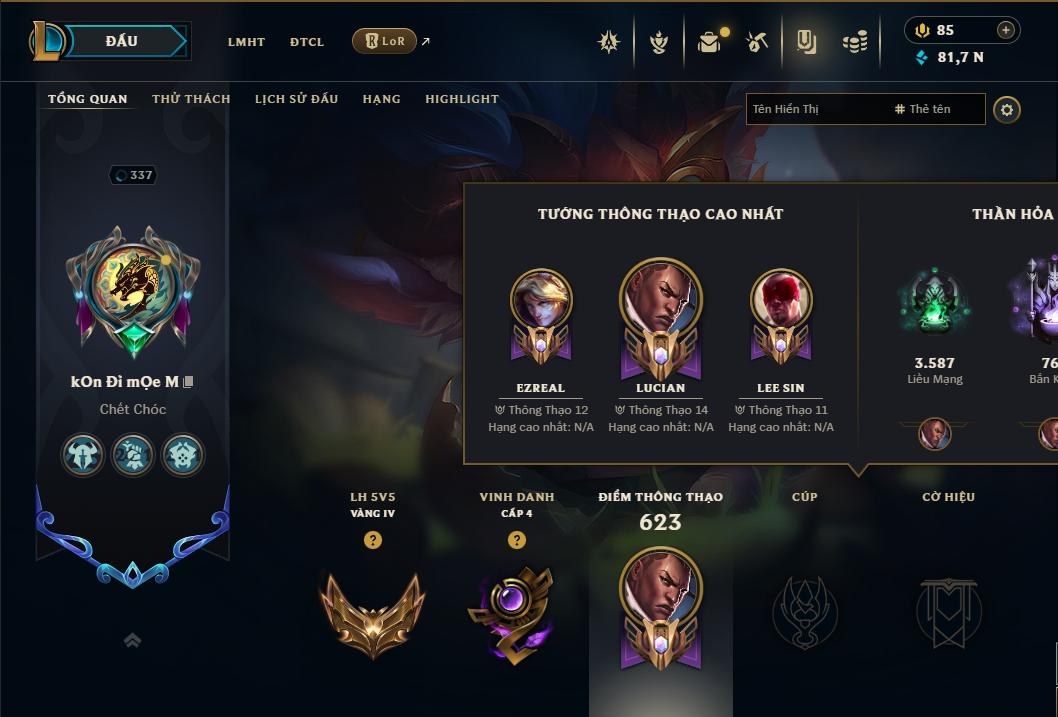Open the crafting hammer icon
The height and width of the screenshot is (717, 1058).
coord(757,42)
